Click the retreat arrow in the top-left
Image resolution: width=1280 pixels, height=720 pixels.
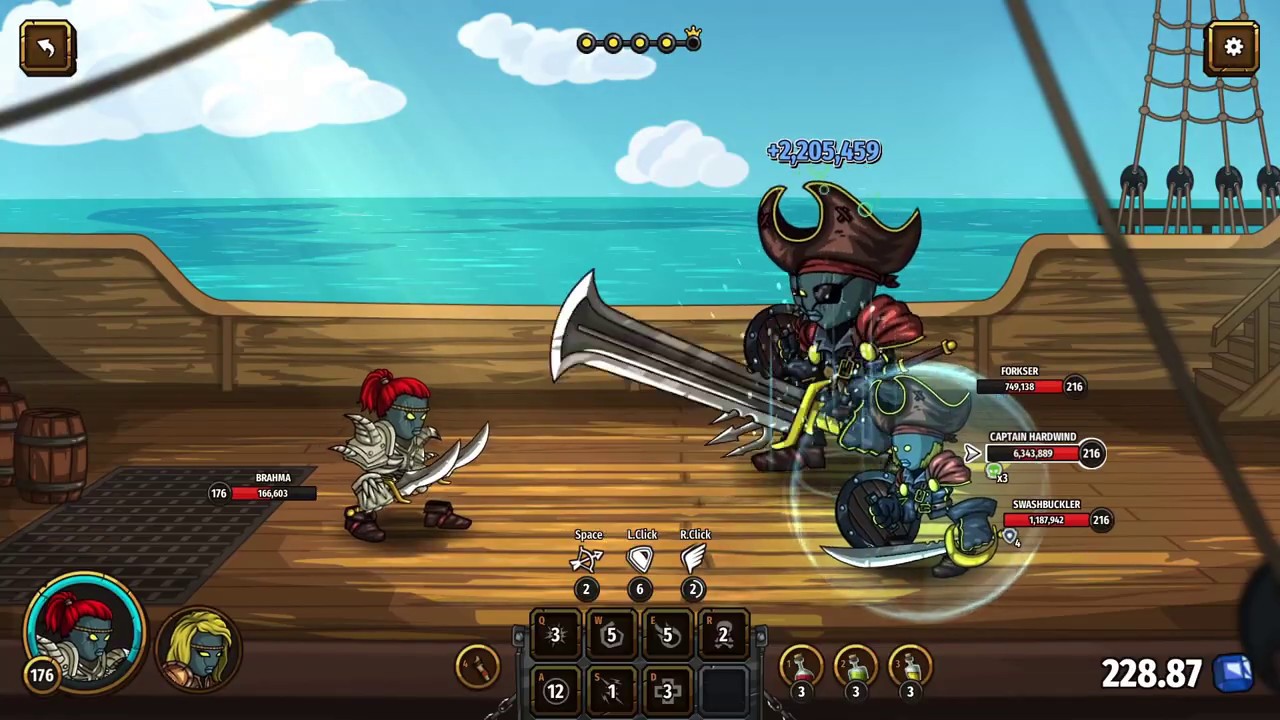[47, 47]
